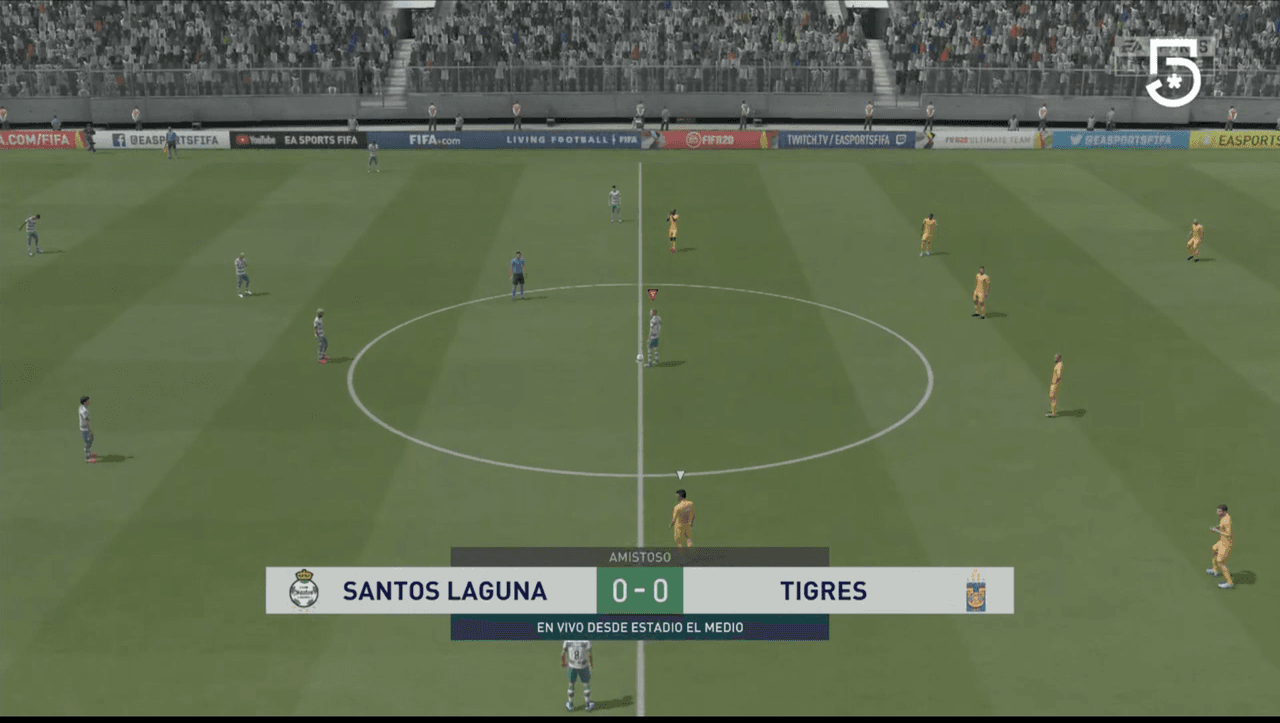
Task: Click the red player indicator above the striker
Action: pos(651,292)
